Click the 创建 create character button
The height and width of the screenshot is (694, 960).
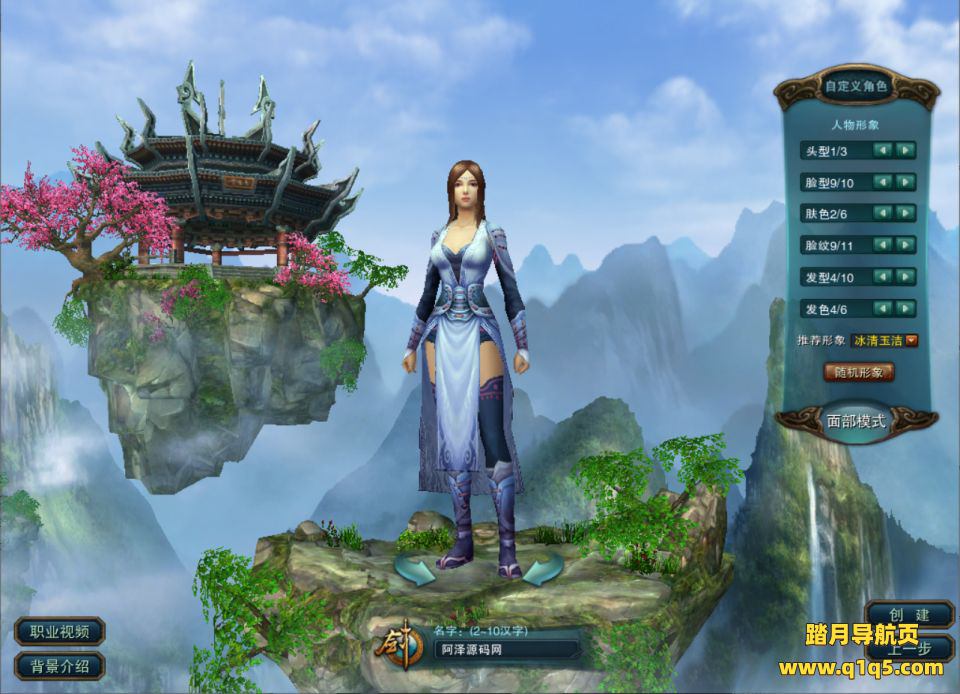pyautogui.click(x=908, y=614)
